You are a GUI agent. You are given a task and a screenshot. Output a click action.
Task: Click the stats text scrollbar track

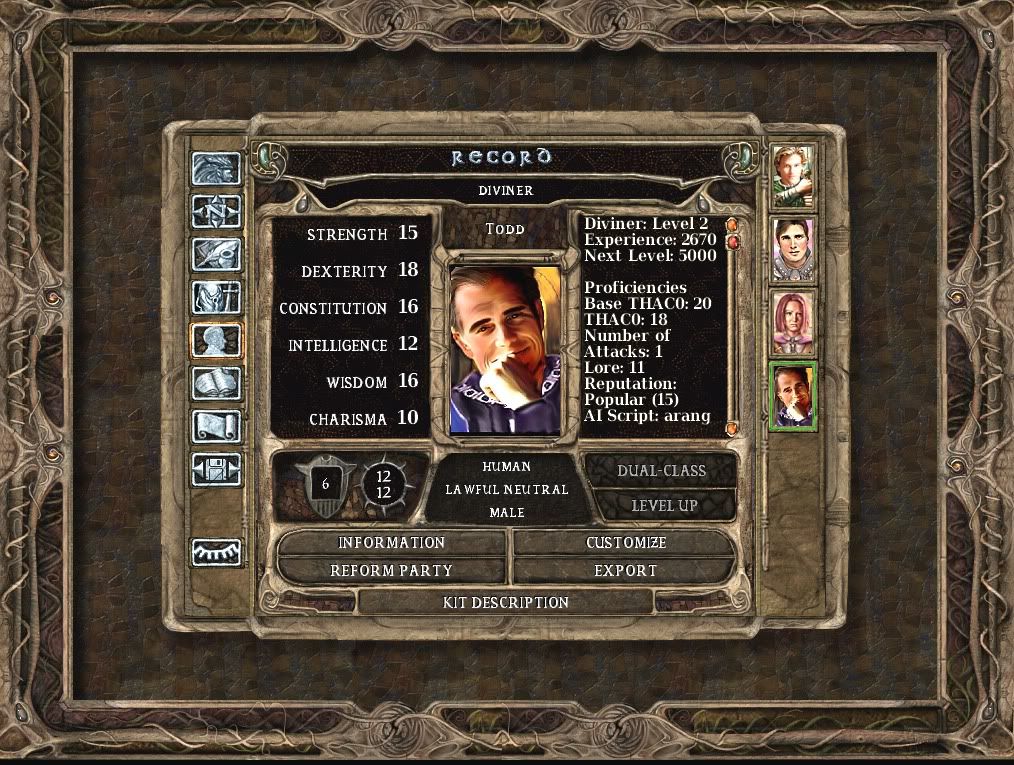pyautogui.click(x=731, y=330)
